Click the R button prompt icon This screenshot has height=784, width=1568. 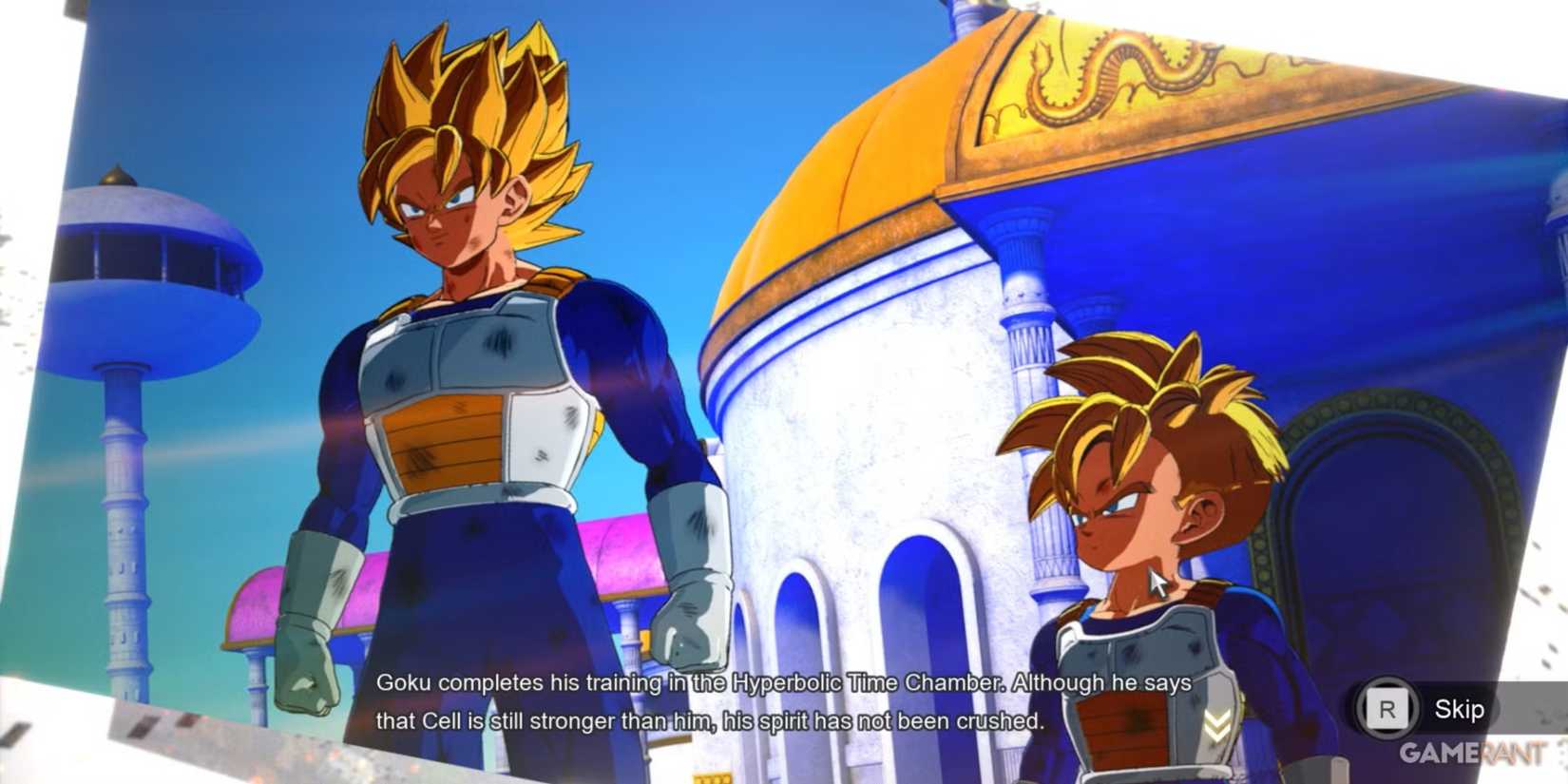point(1387,708)
